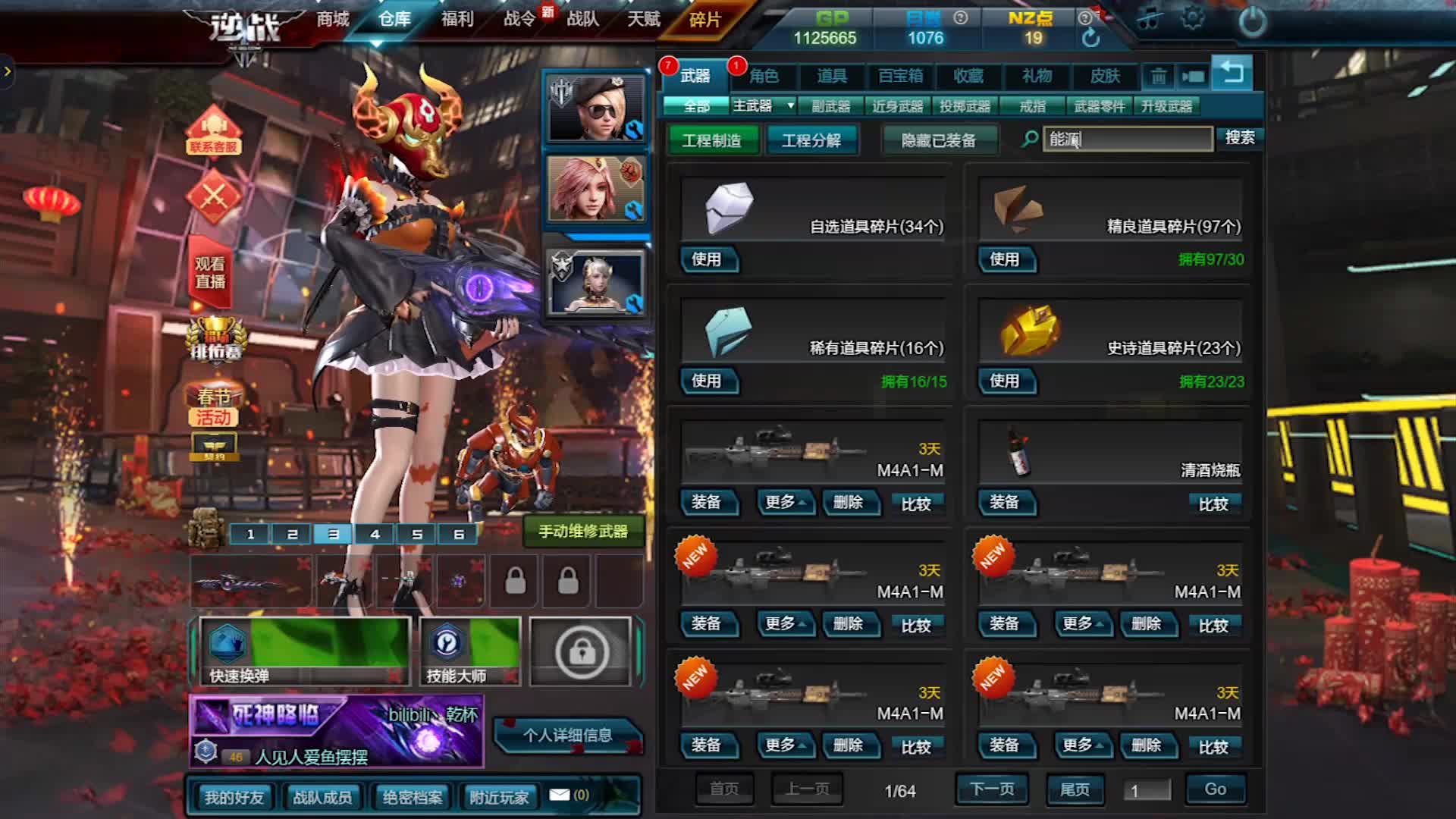Switch to the 角色 tab

(x=766, y=76)
